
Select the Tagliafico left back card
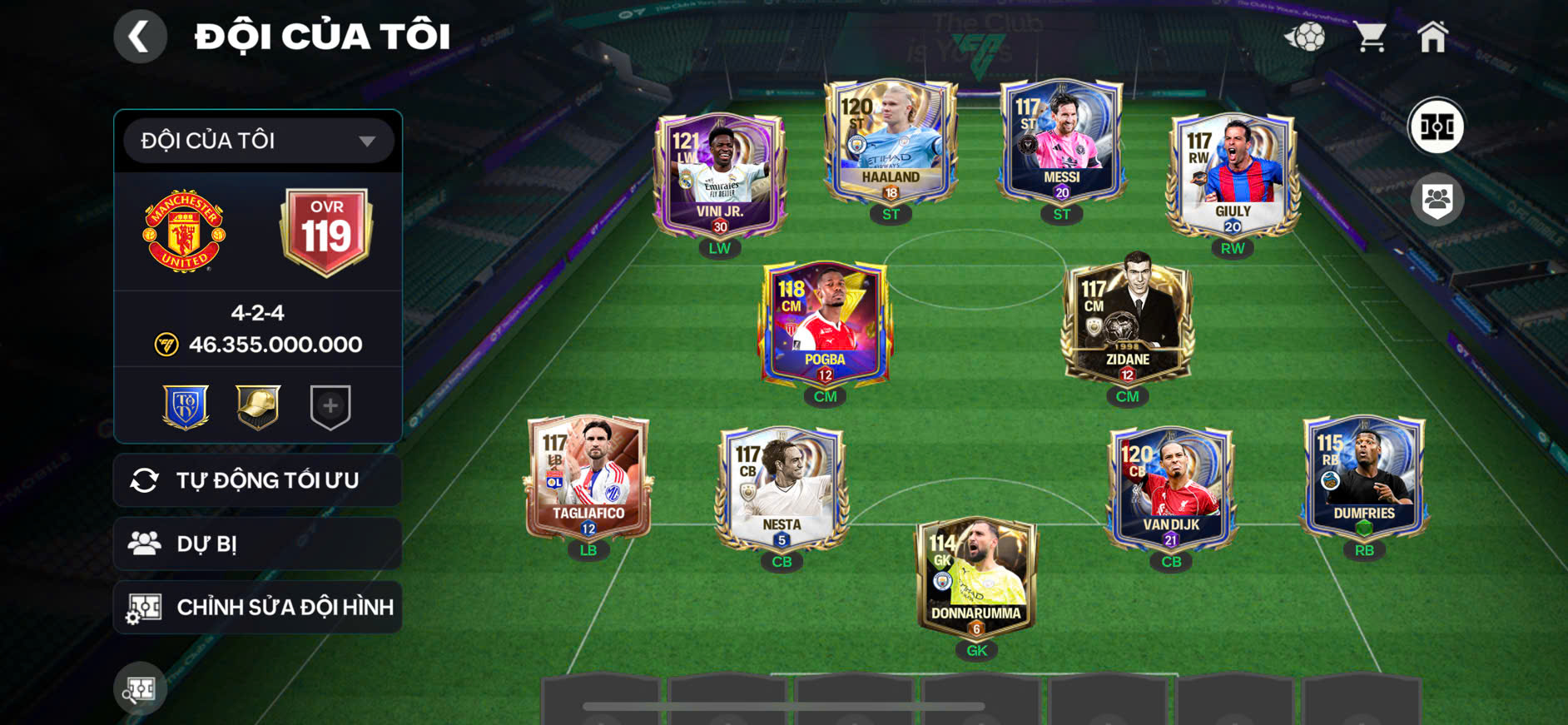(588, 477)
